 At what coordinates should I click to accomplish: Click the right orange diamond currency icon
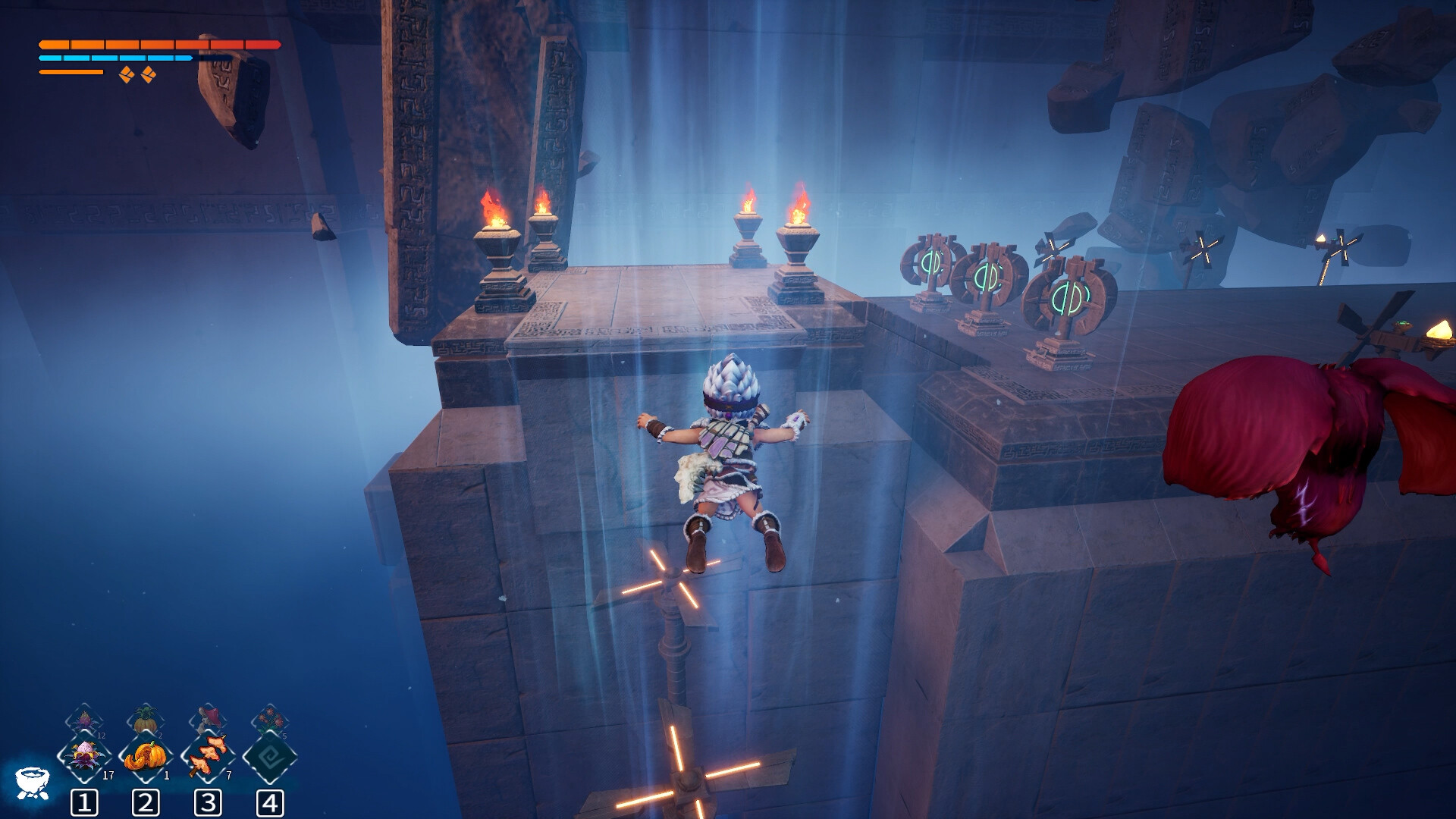pos(150,74)
